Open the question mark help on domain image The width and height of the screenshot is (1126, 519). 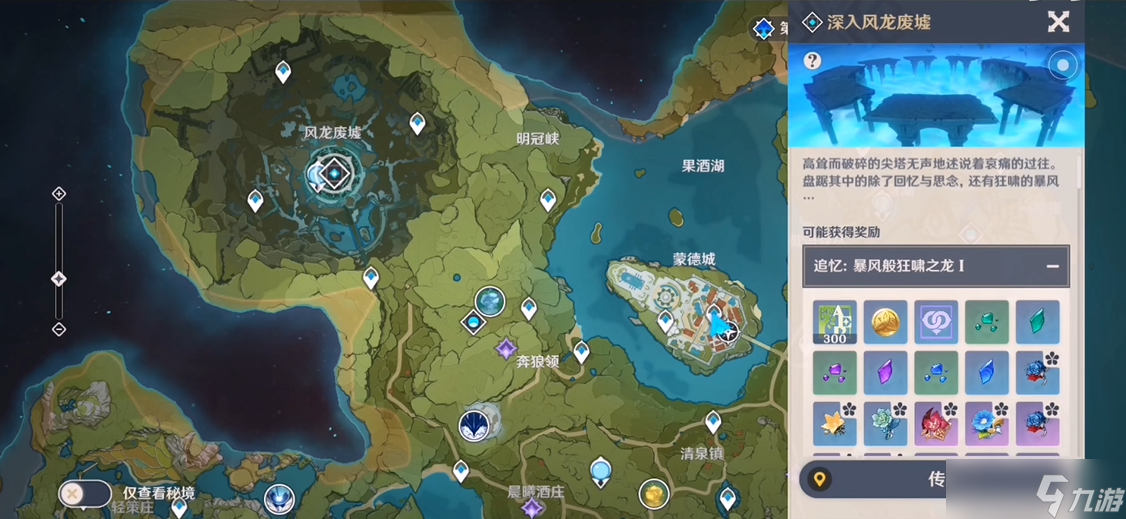click(812, 62)
